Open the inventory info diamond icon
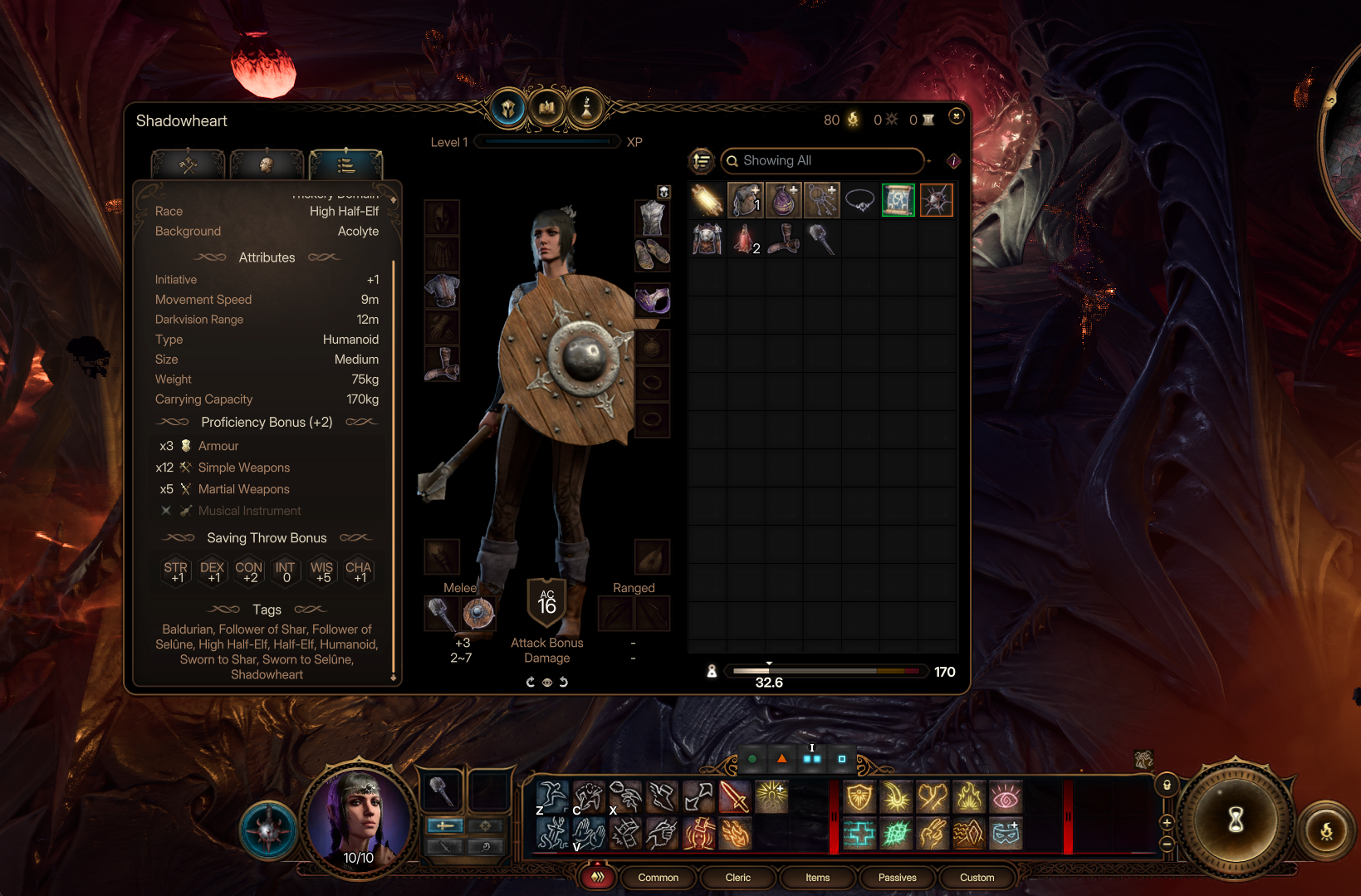 953,161
